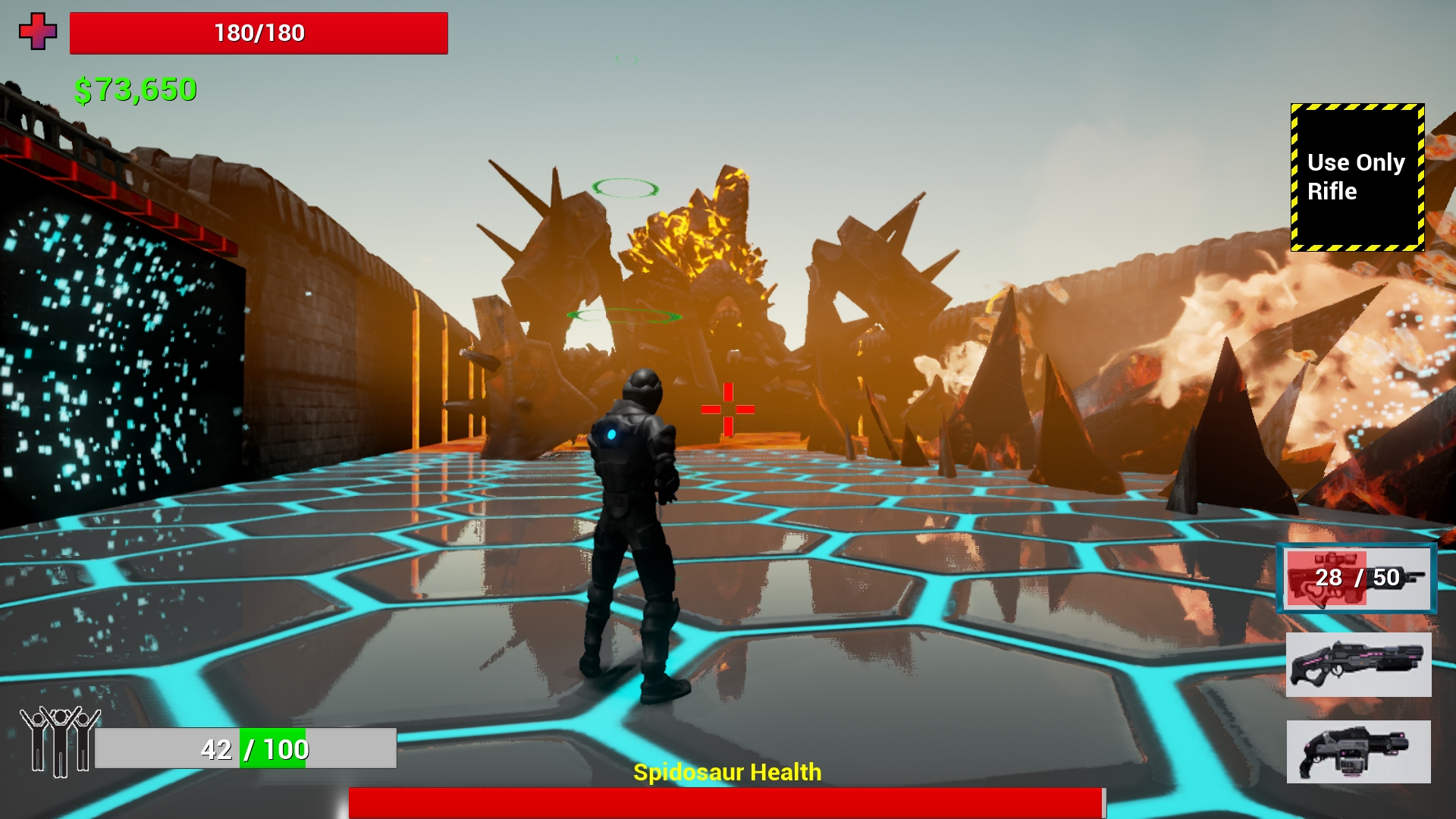Click the 42 / 100 rescue progress bar
This screenshot has height=819, width=1456.
(246, 747)
